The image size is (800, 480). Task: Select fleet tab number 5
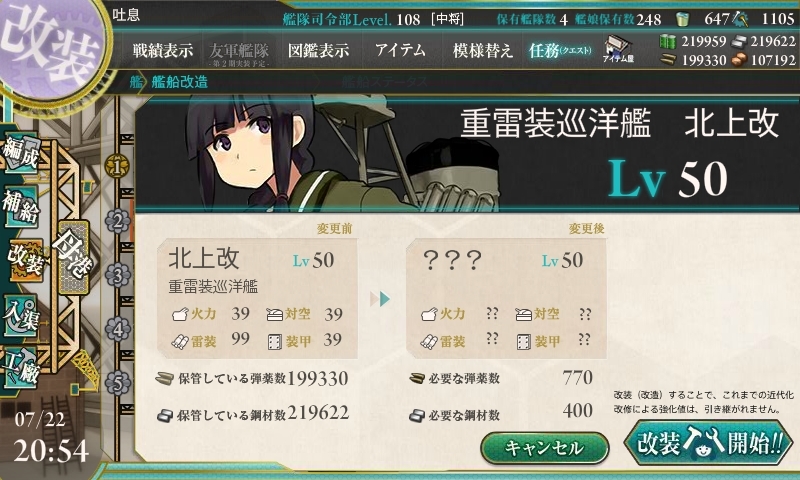(x=118, y=381)
